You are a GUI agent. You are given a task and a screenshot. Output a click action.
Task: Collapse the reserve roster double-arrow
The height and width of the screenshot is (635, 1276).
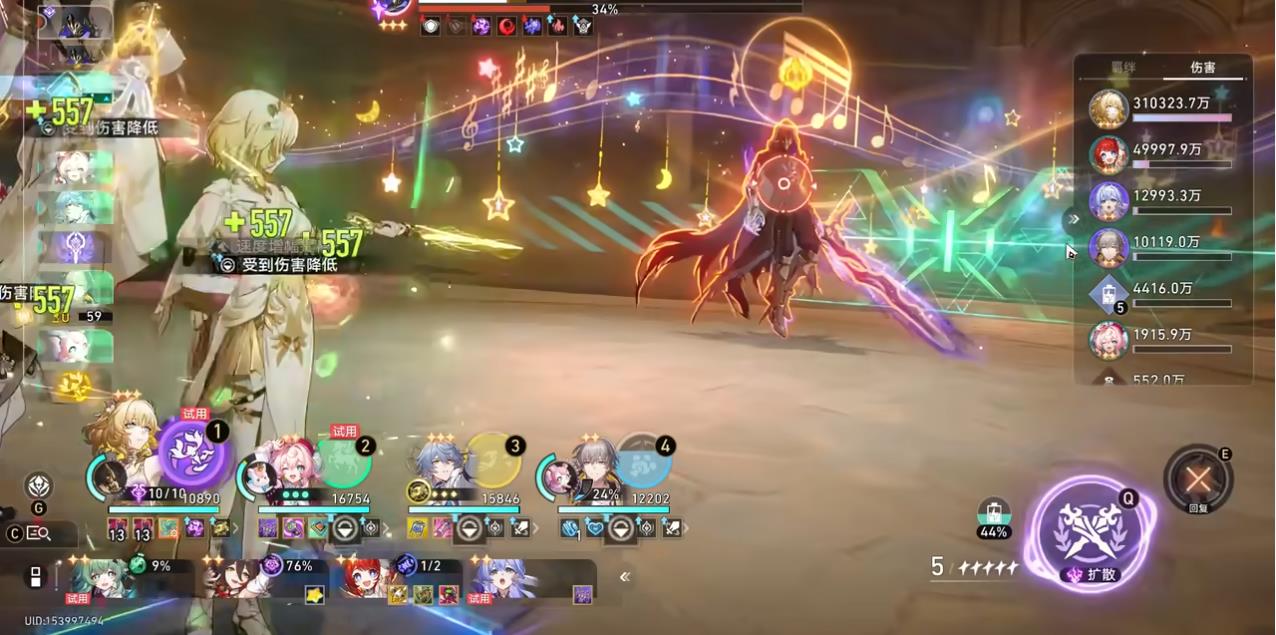tap(625, 576)
